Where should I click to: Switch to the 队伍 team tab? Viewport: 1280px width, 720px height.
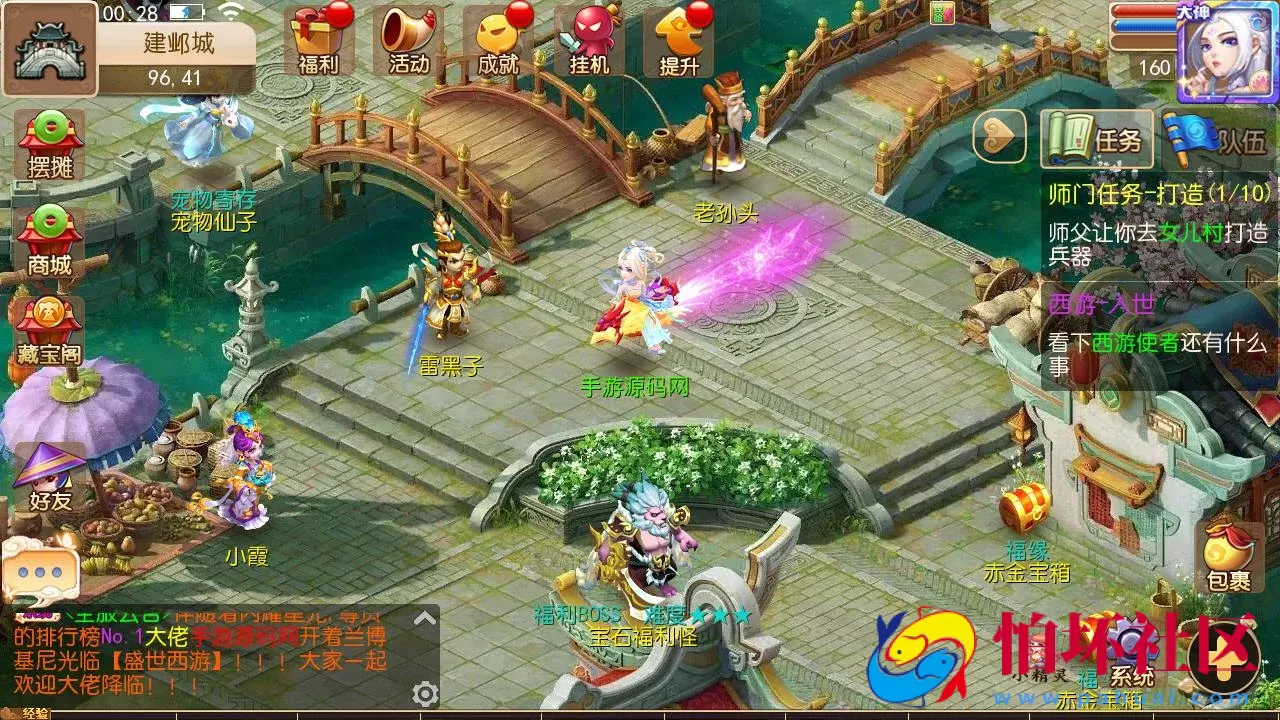1221,139
